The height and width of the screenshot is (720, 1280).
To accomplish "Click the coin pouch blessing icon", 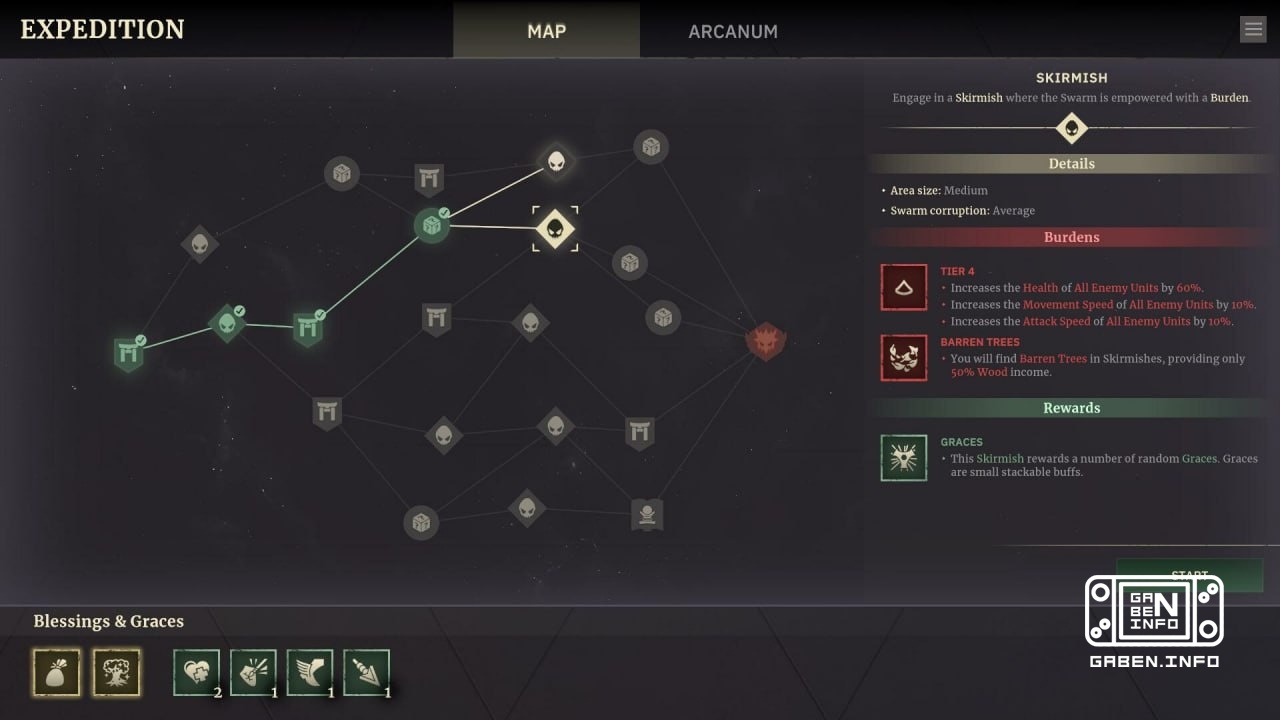I will (x=57, y=673).
